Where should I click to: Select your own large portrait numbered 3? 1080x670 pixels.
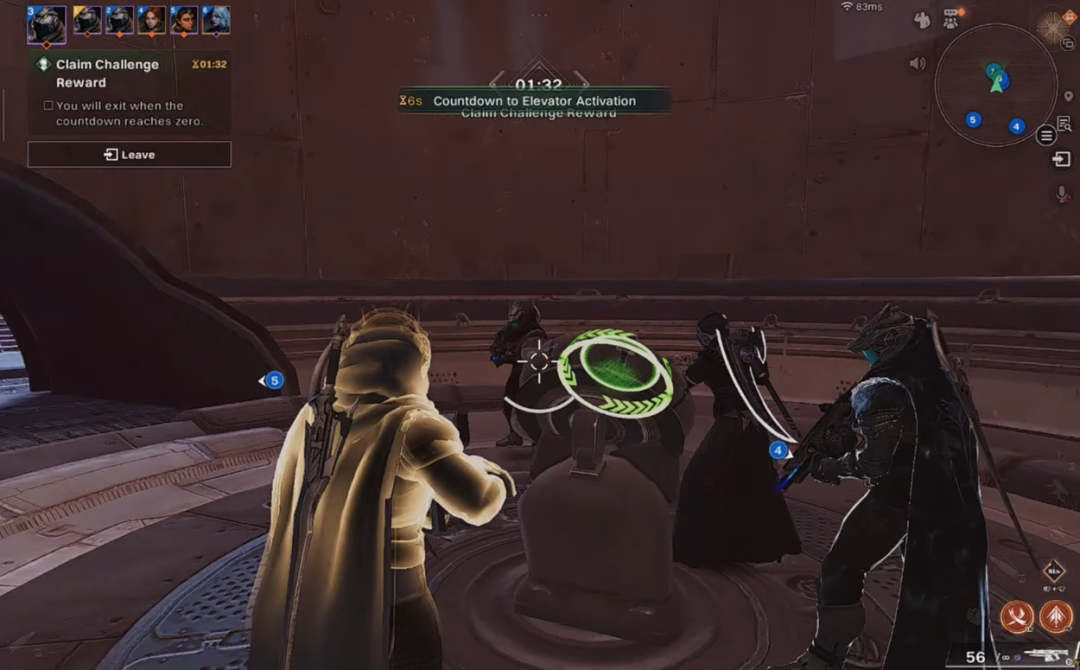coord(46,24)
